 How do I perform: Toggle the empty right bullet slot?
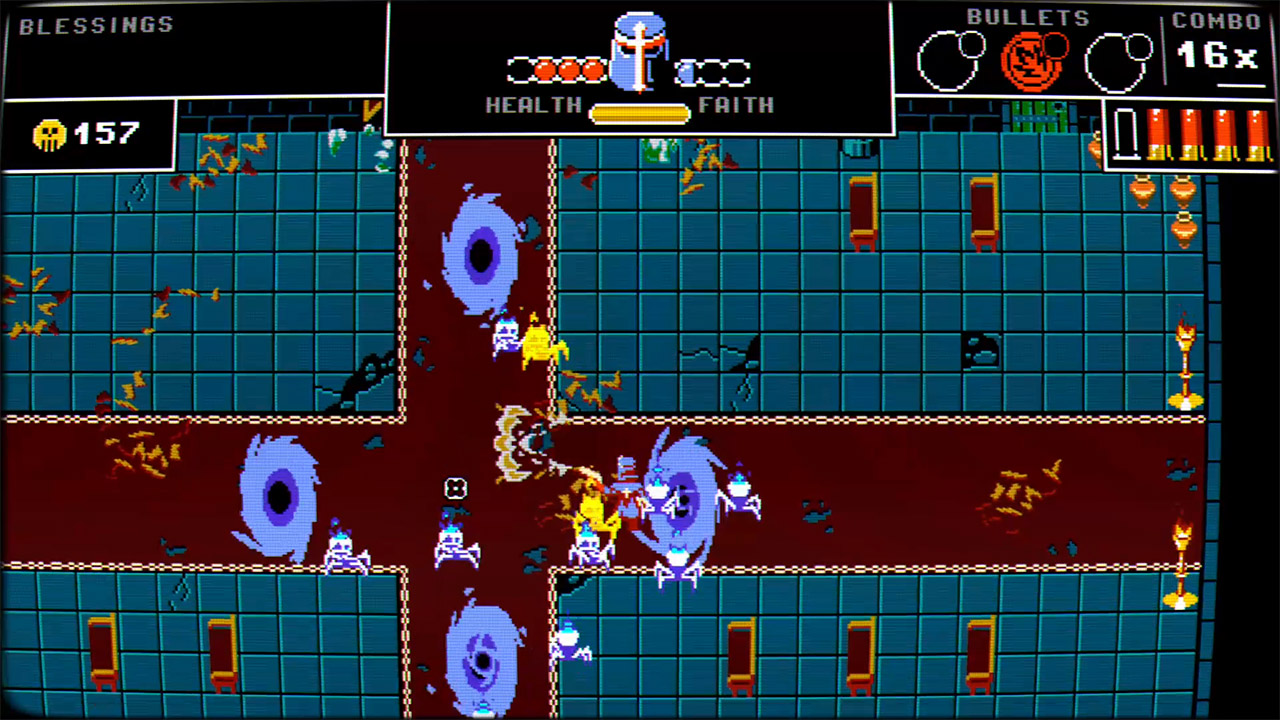pos(1115,60)
